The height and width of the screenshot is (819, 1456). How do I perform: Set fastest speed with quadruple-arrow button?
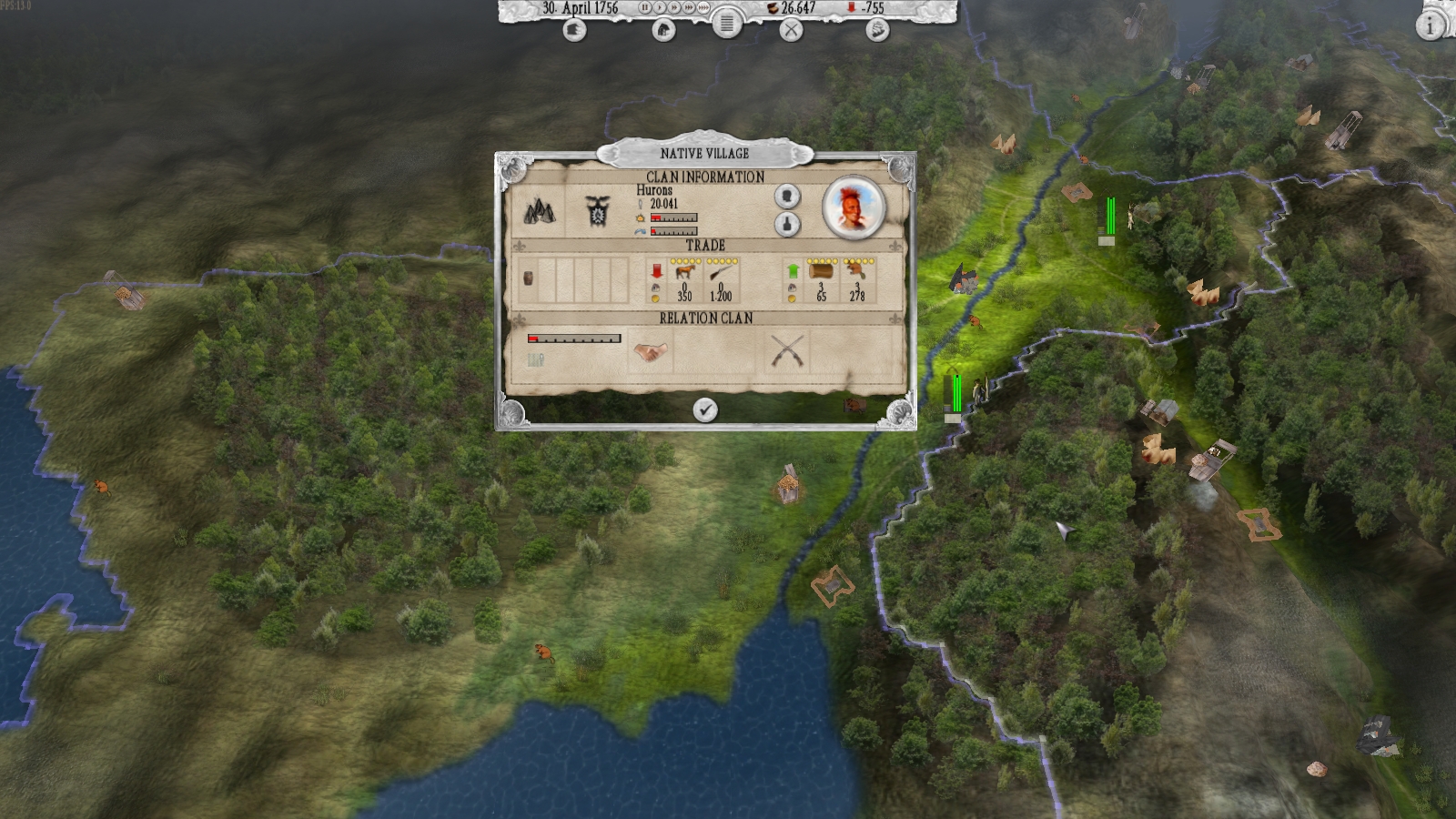(703, 9)
